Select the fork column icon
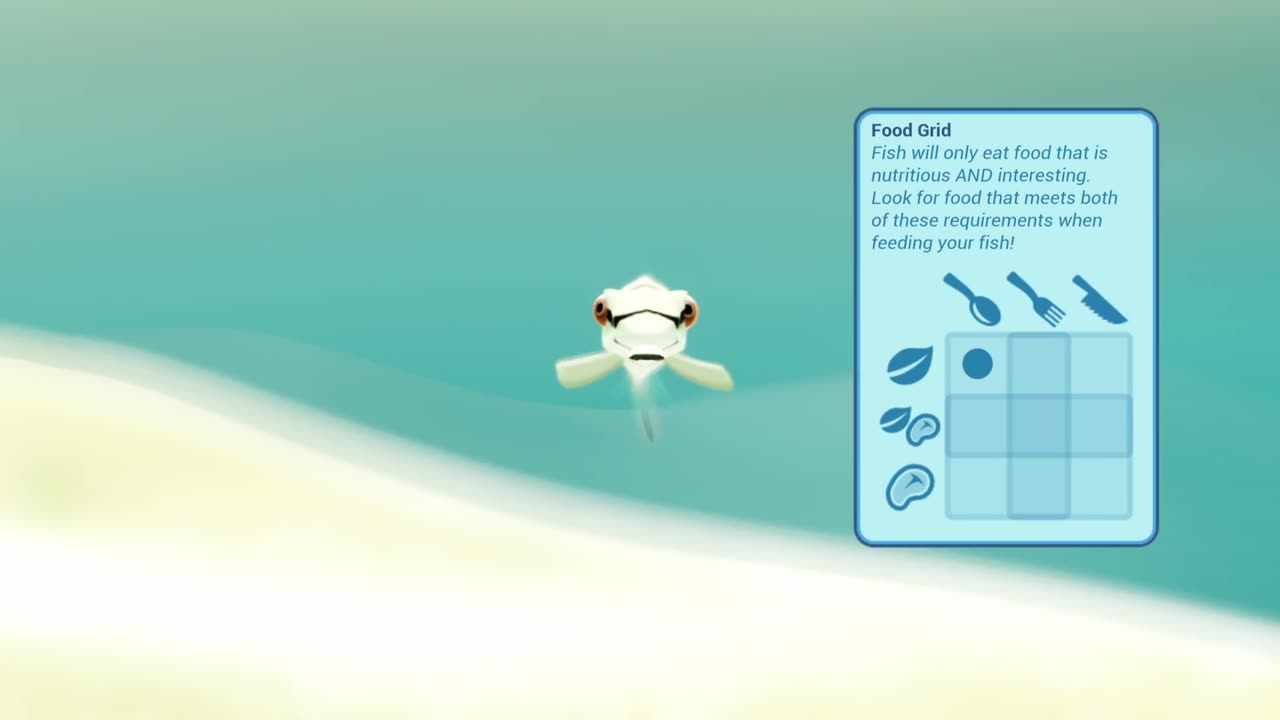The width and height of the screenshot is (1280, 720). coord(1036,299)
